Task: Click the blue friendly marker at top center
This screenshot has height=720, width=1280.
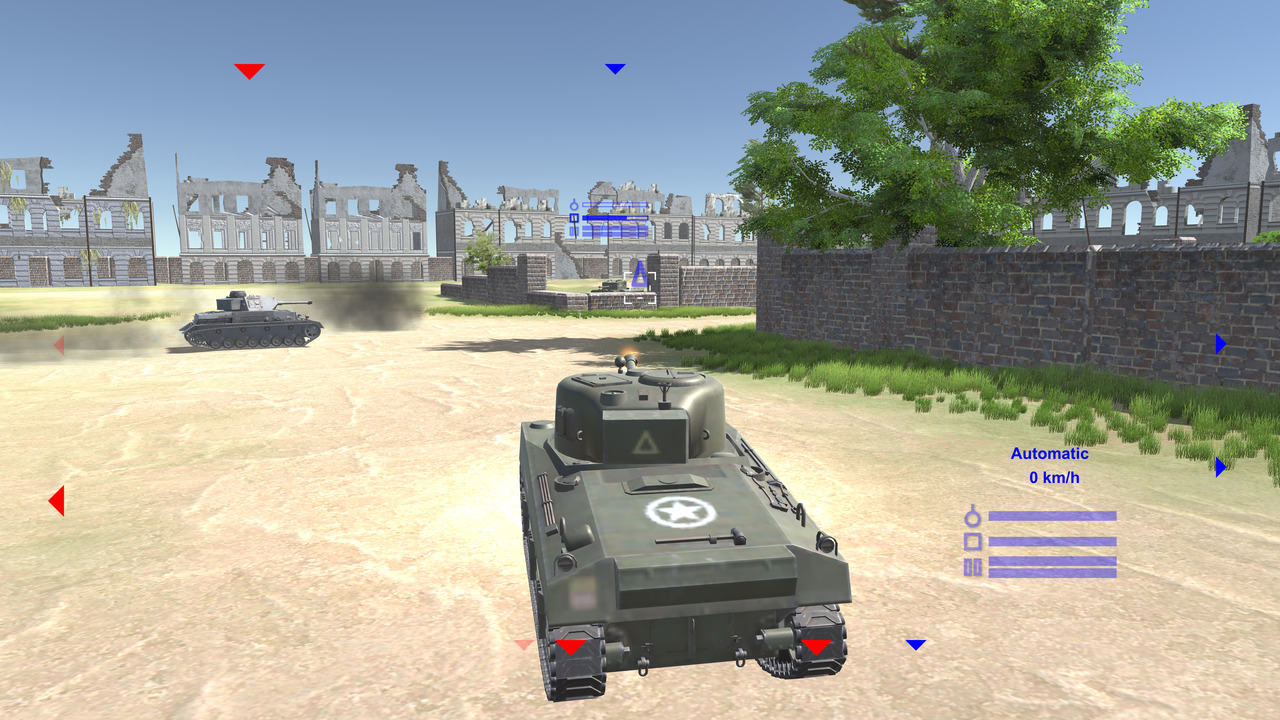Action: click(x=614, y=69)
